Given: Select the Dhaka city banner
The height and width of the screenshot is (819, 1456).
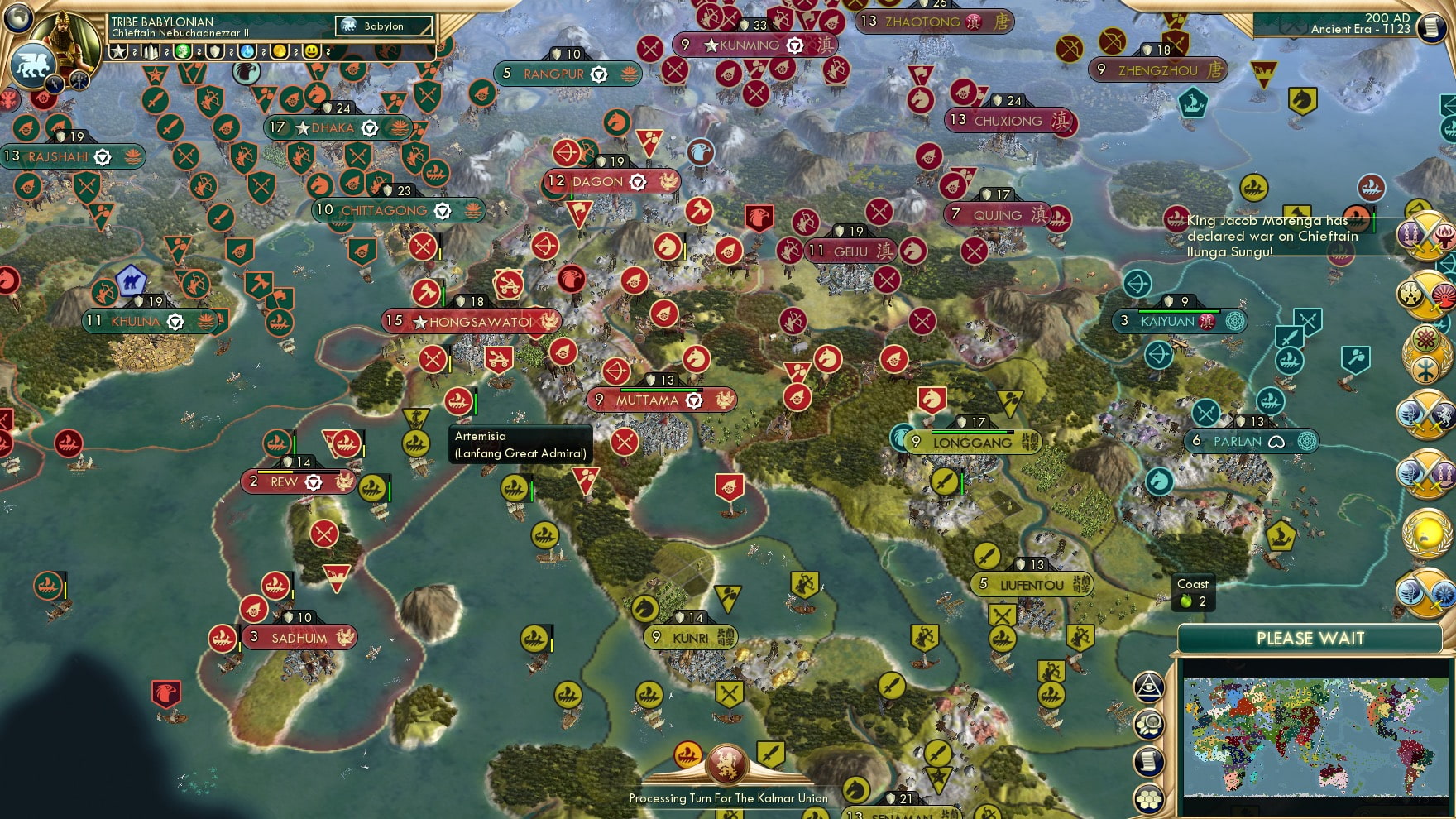Looking at the screenshot, I should [x=331, y=127].
